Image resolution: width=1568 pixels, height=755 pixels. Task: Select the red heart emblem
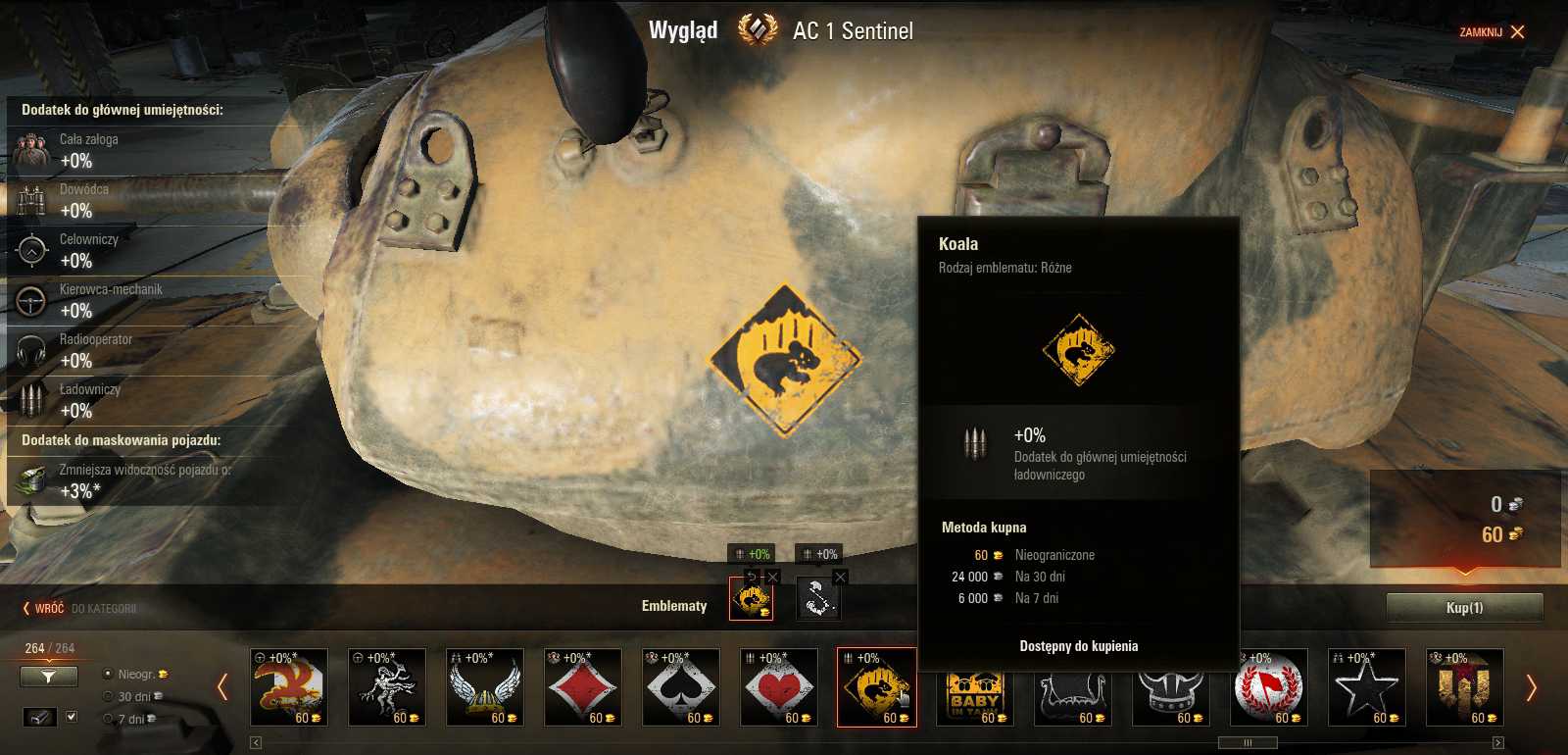pos(778,686)
